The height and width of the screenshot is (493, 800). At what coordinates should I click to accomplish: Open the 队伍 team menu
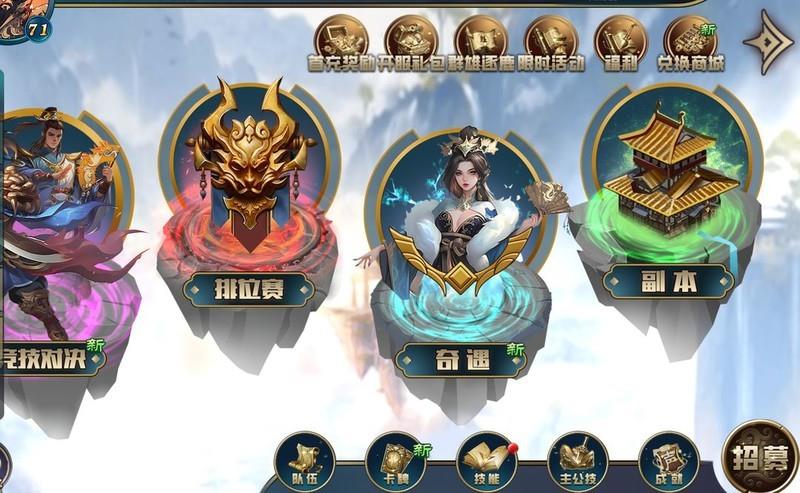[303, 462]
